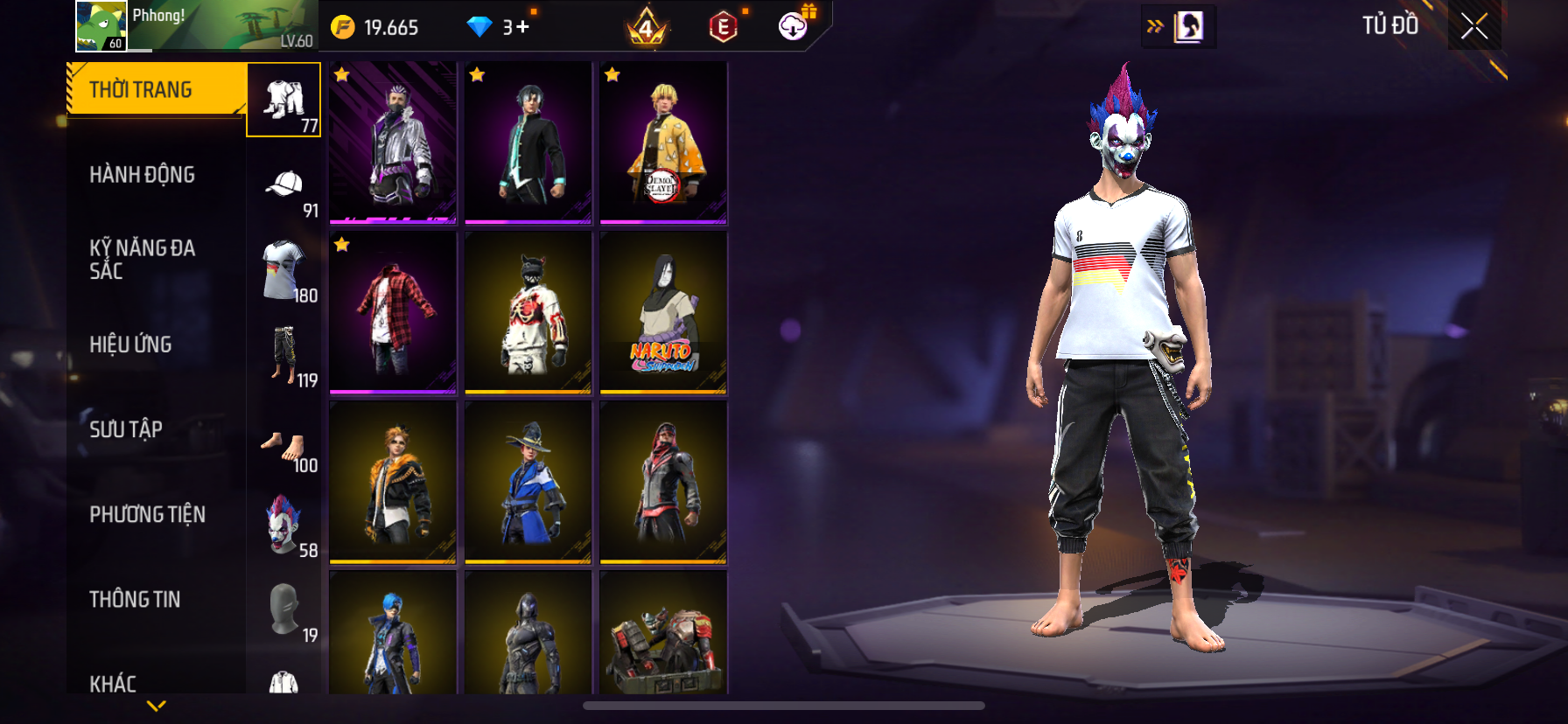Select the outfit sets subcategory icon
The image size is (1568, 724).
tap(283, 100)
